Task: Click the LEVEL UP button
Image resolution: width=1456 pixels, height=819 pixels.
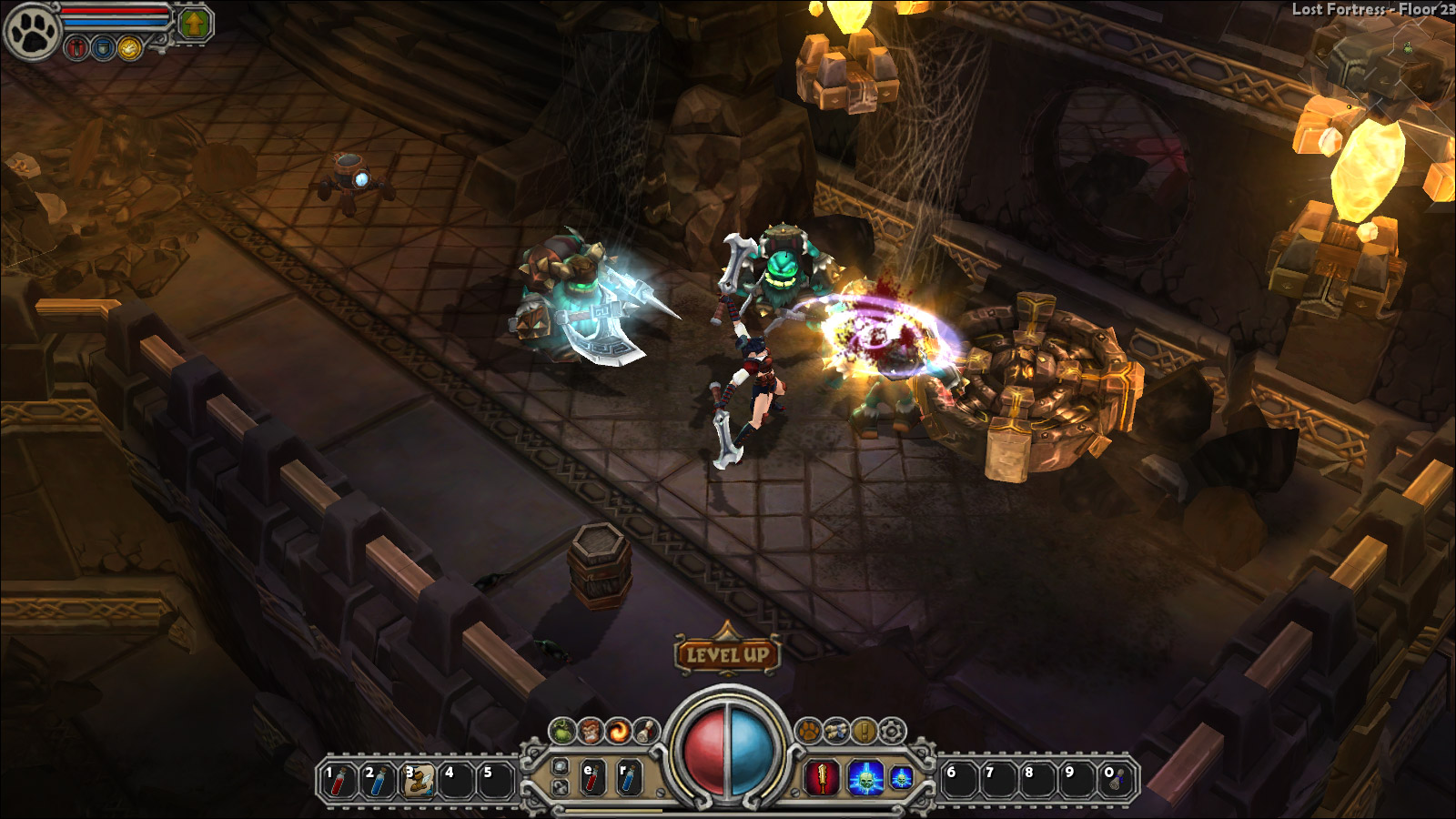Action: tap(727, 652)
